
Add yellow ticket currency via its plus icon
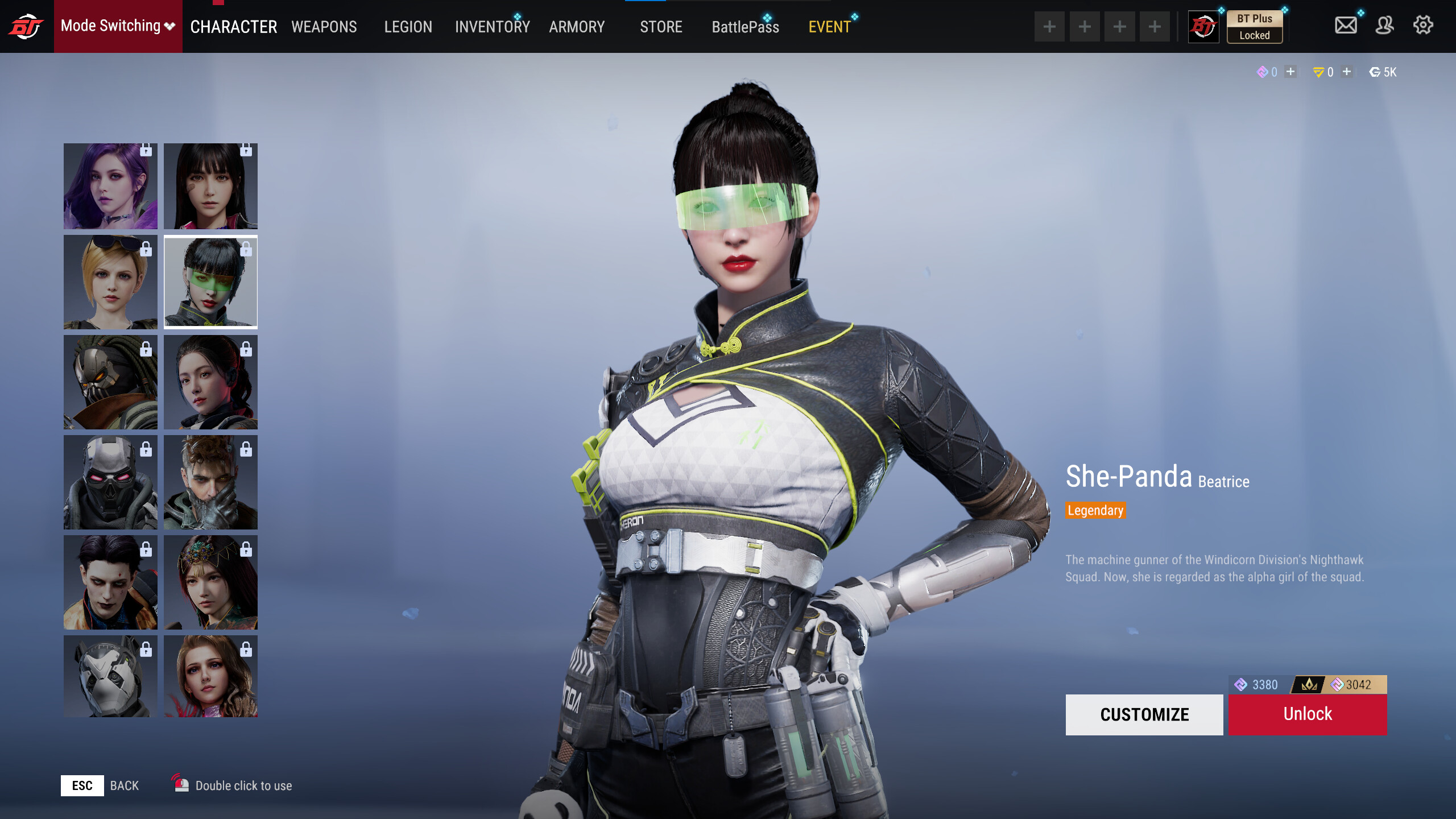1346,72
